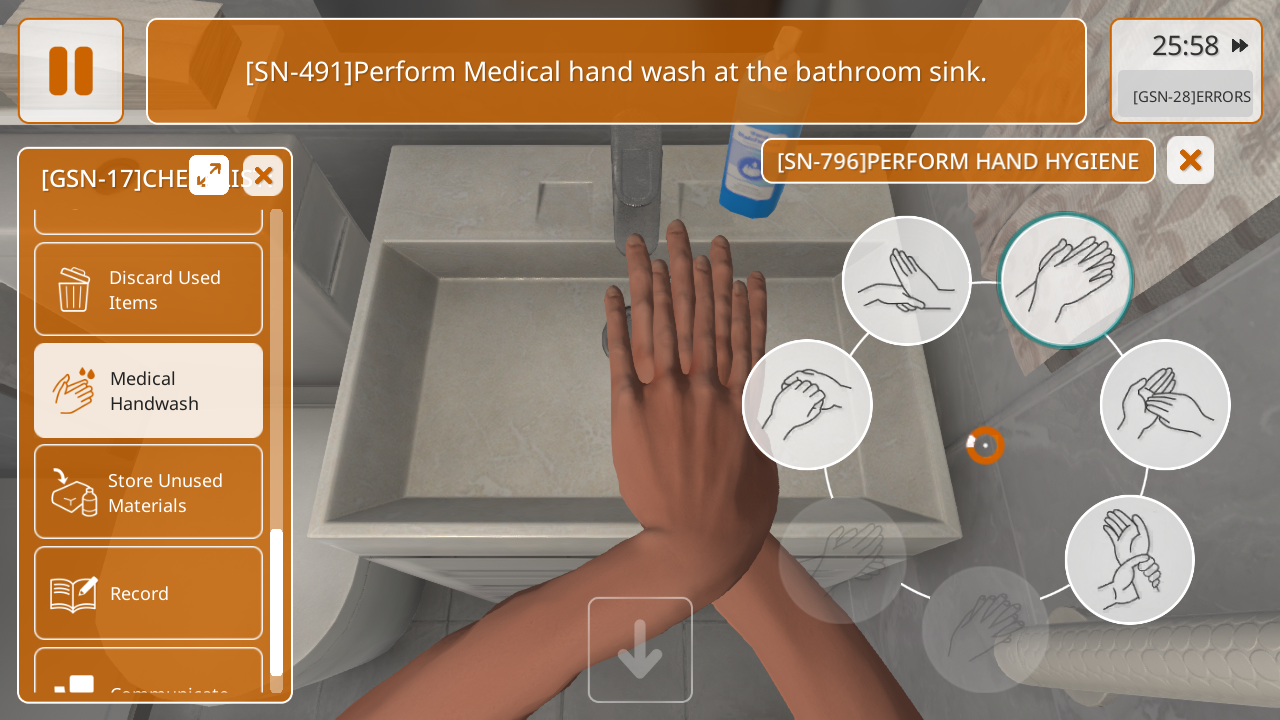This screenshot has height=720, width=1280.
Task: Select the wrist-rubbing handwash step
Action: [x=1130, y=560]
